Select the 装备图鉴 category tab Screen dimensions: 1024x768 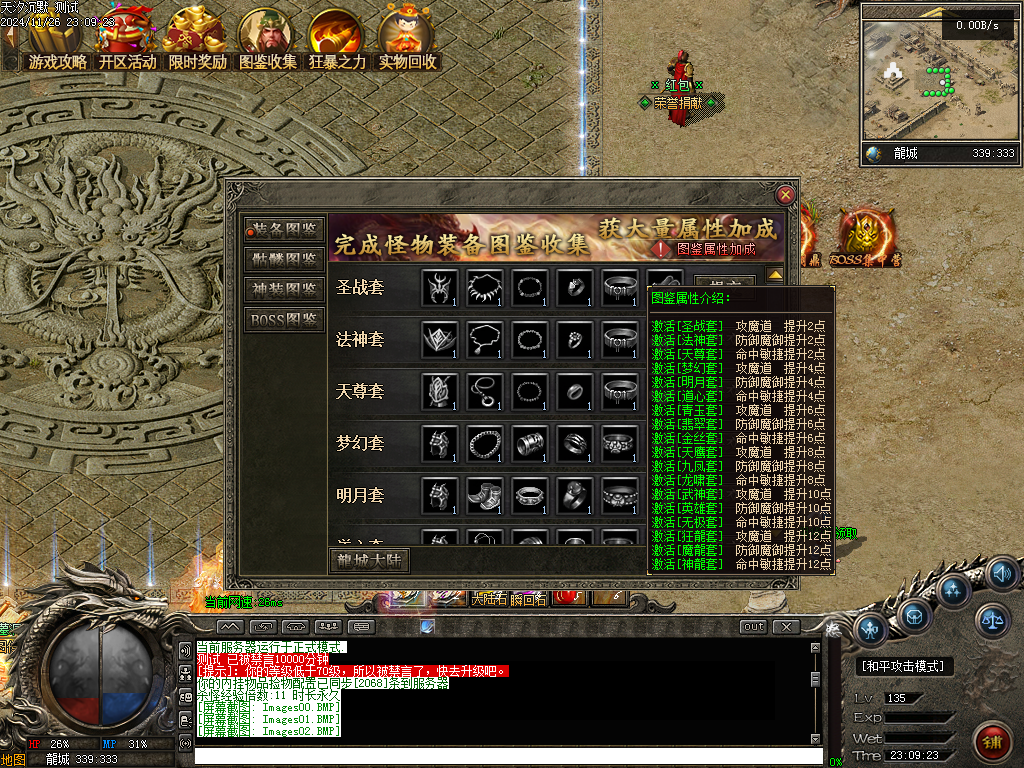click(x=285, y=230)
